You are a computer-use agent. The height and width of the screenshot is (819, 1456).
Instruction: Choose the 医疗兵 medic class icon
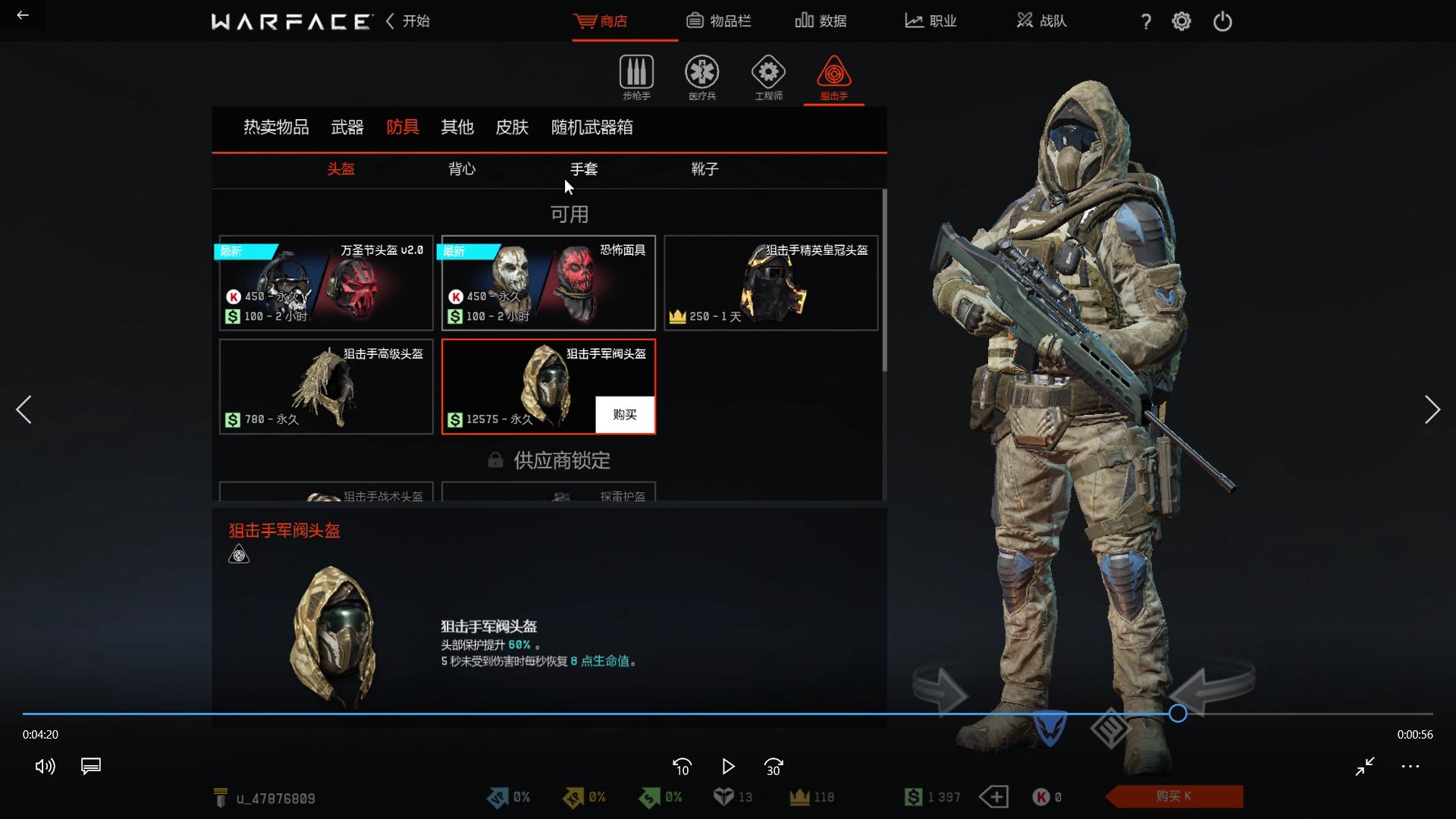[702, 77]
